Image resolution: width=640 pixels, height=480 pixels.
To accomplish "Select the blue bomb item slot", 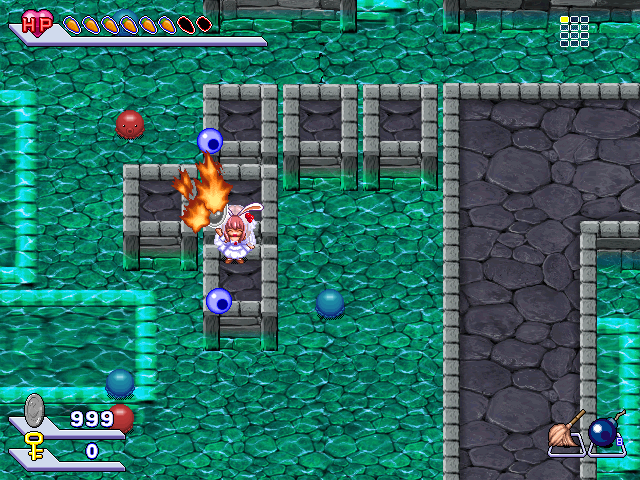I will pos(604,433).
